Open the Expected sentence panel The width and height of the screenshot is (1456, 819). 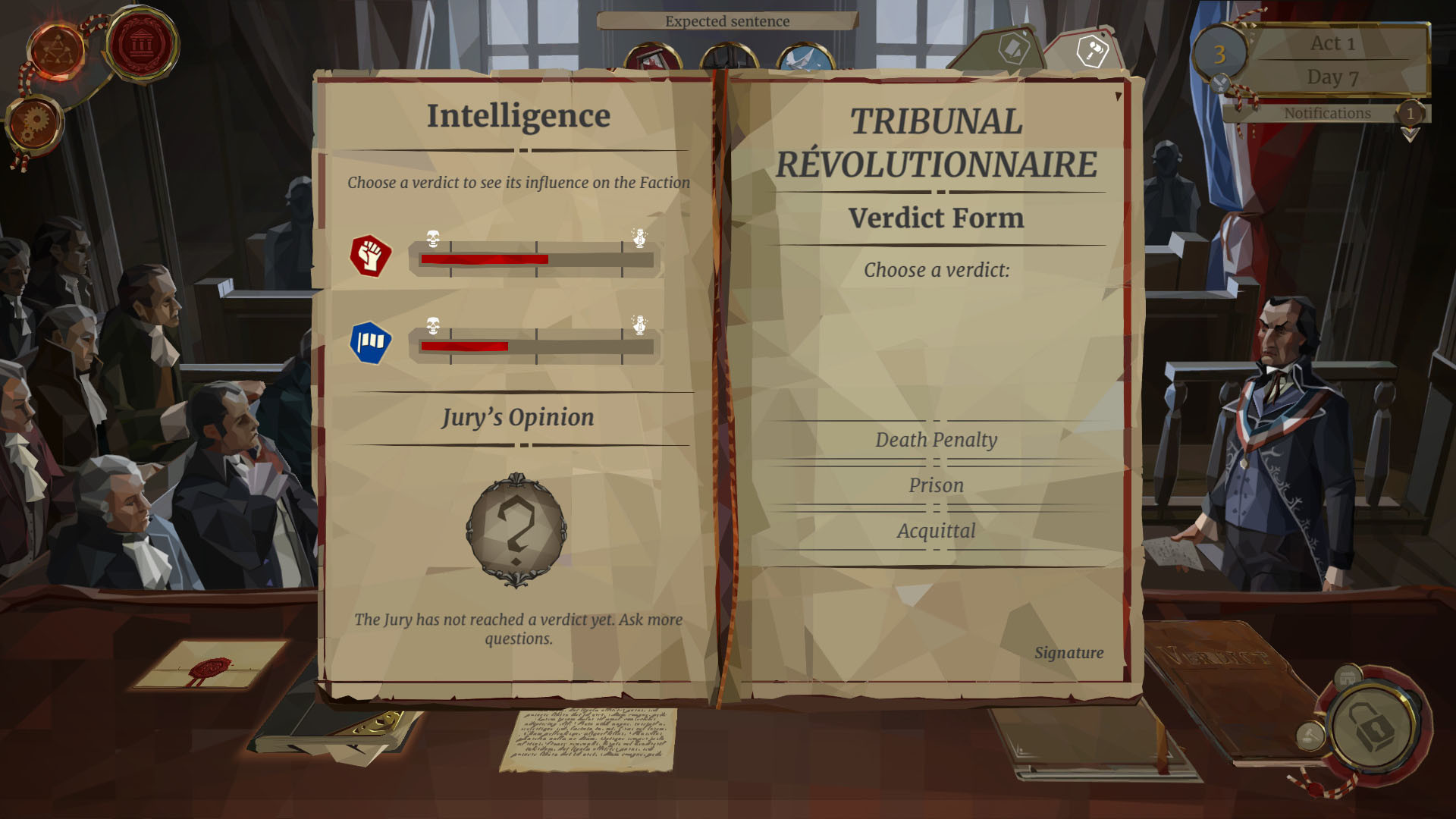[726, 22]
